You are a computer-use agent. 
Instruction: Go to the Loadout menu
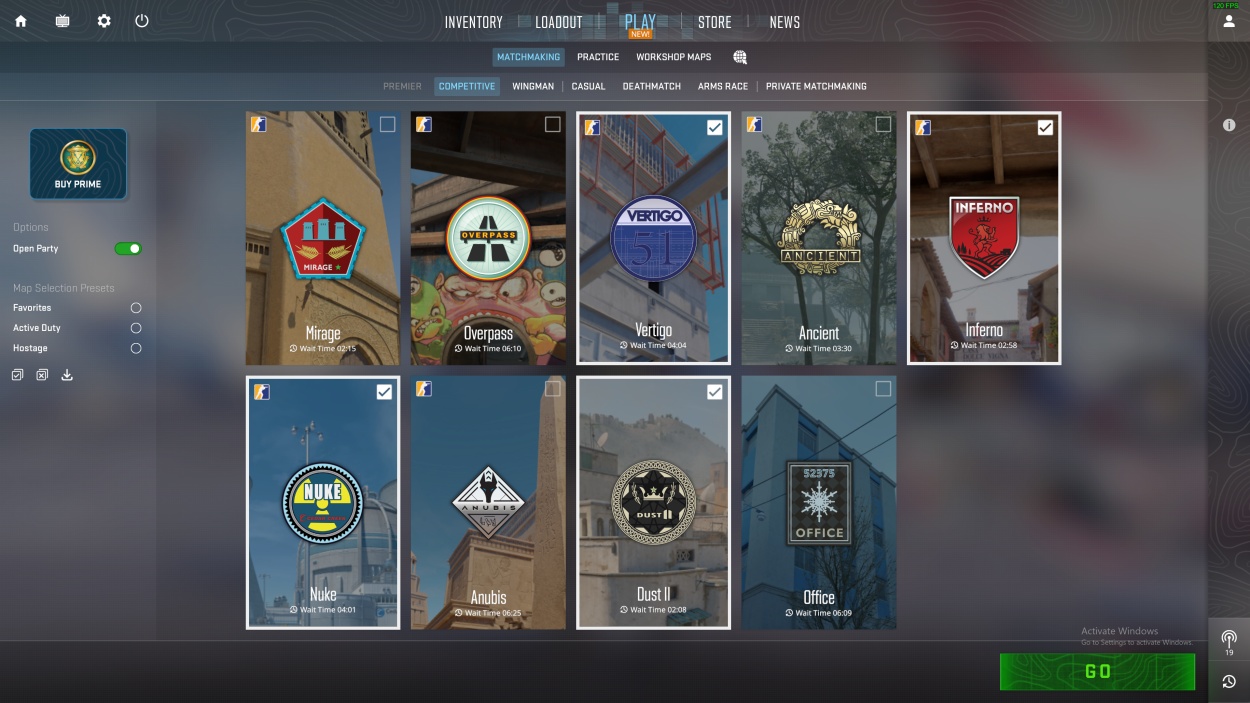click(x=558, y=22)
